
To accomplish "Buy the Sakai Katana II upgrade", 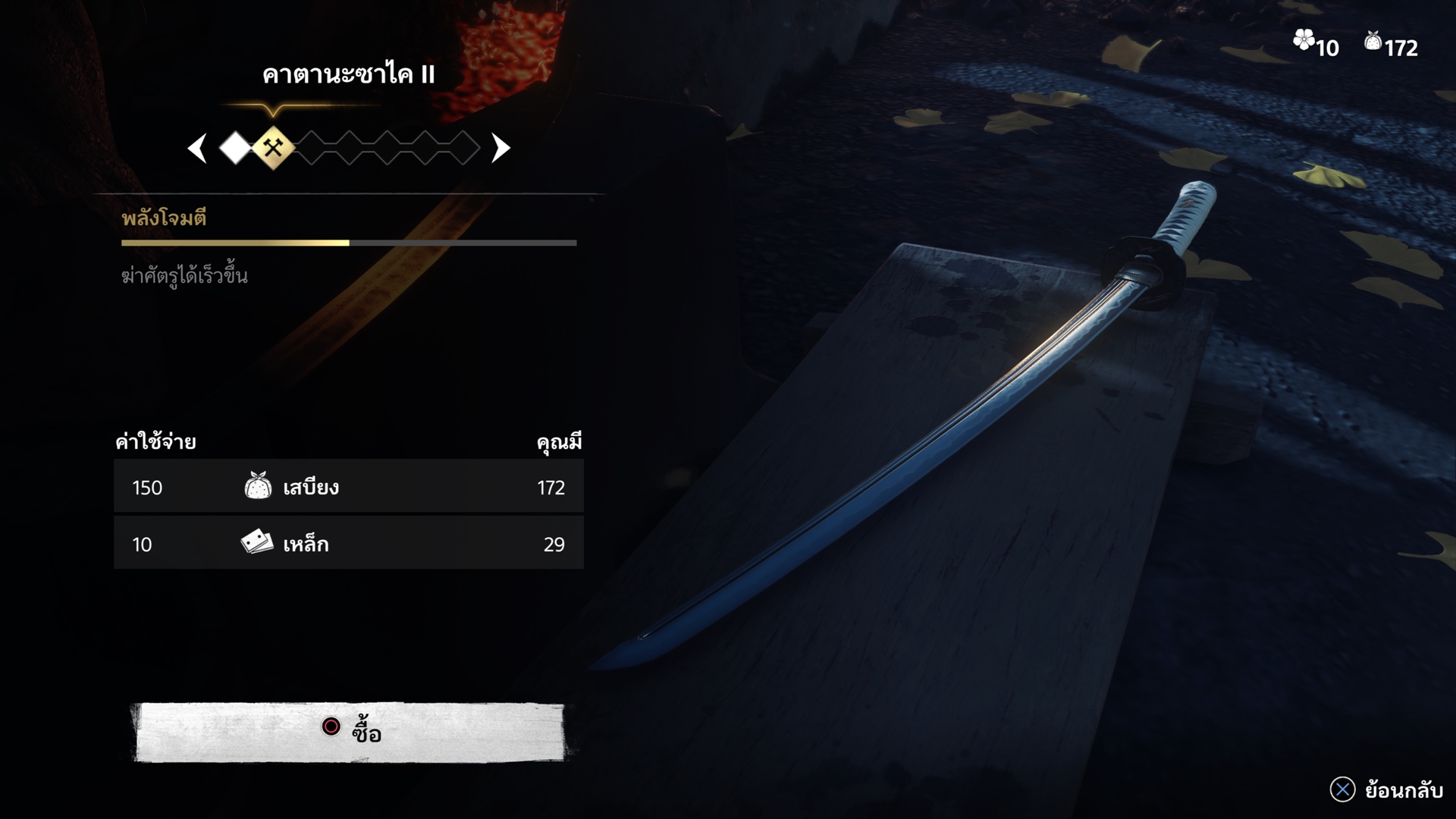I will tap(349, 731).
